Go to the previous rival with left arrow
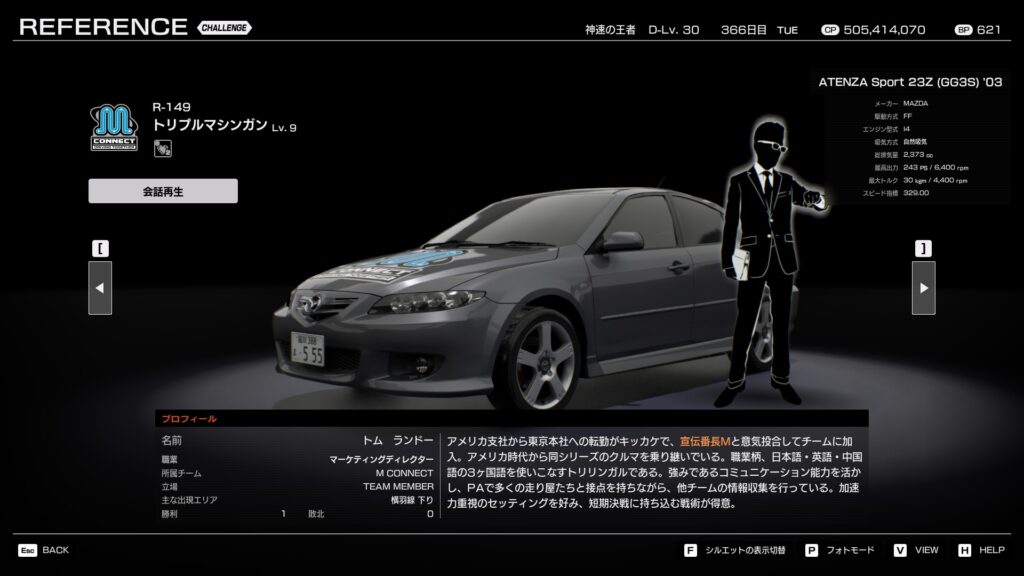 click(100, 288)
